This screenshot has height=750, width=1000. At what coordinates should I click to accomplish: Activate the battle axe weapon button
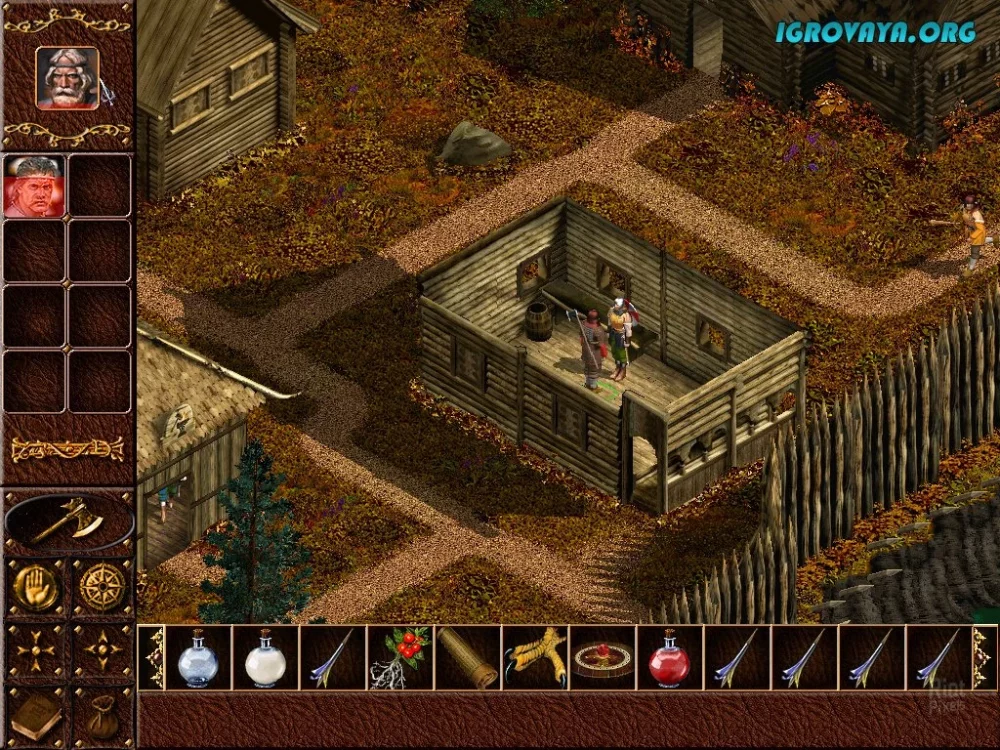pos(68,521)
